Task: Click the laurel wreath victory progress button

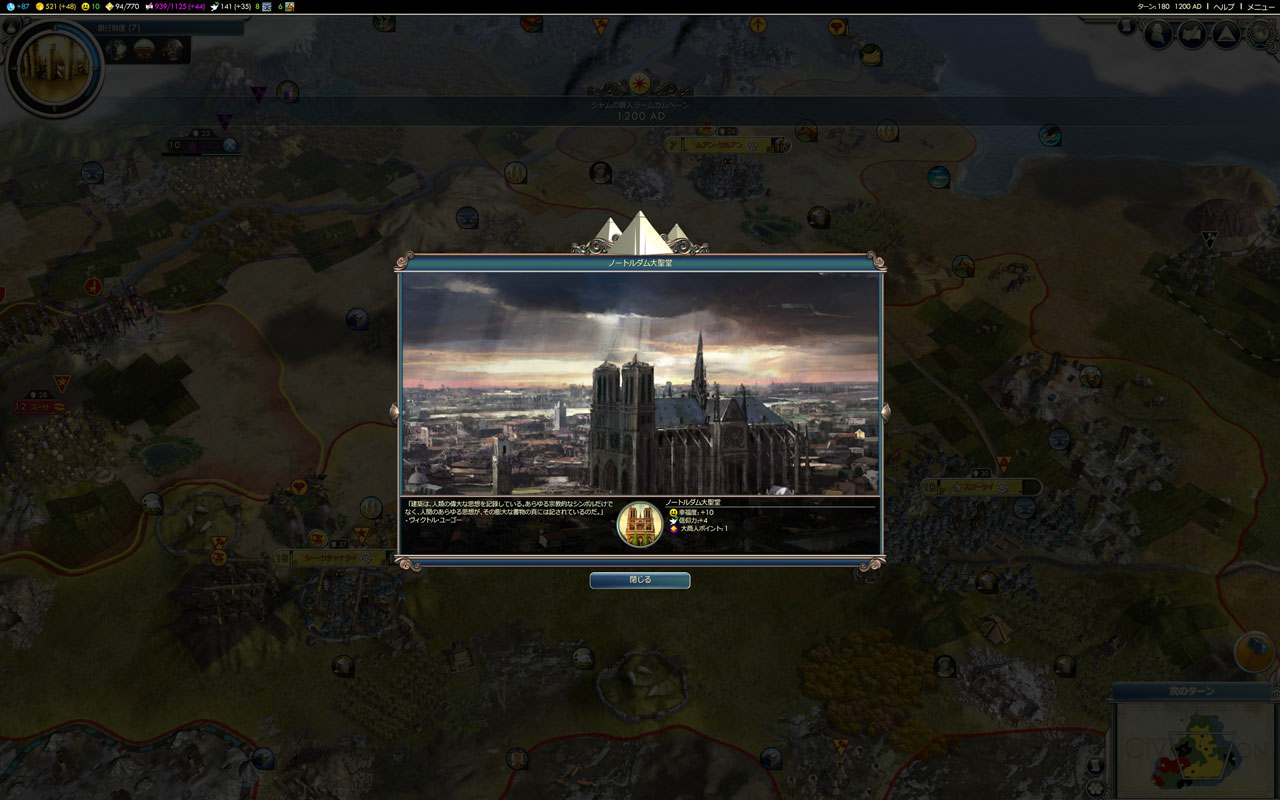Action: click(x=1261, y=35)
